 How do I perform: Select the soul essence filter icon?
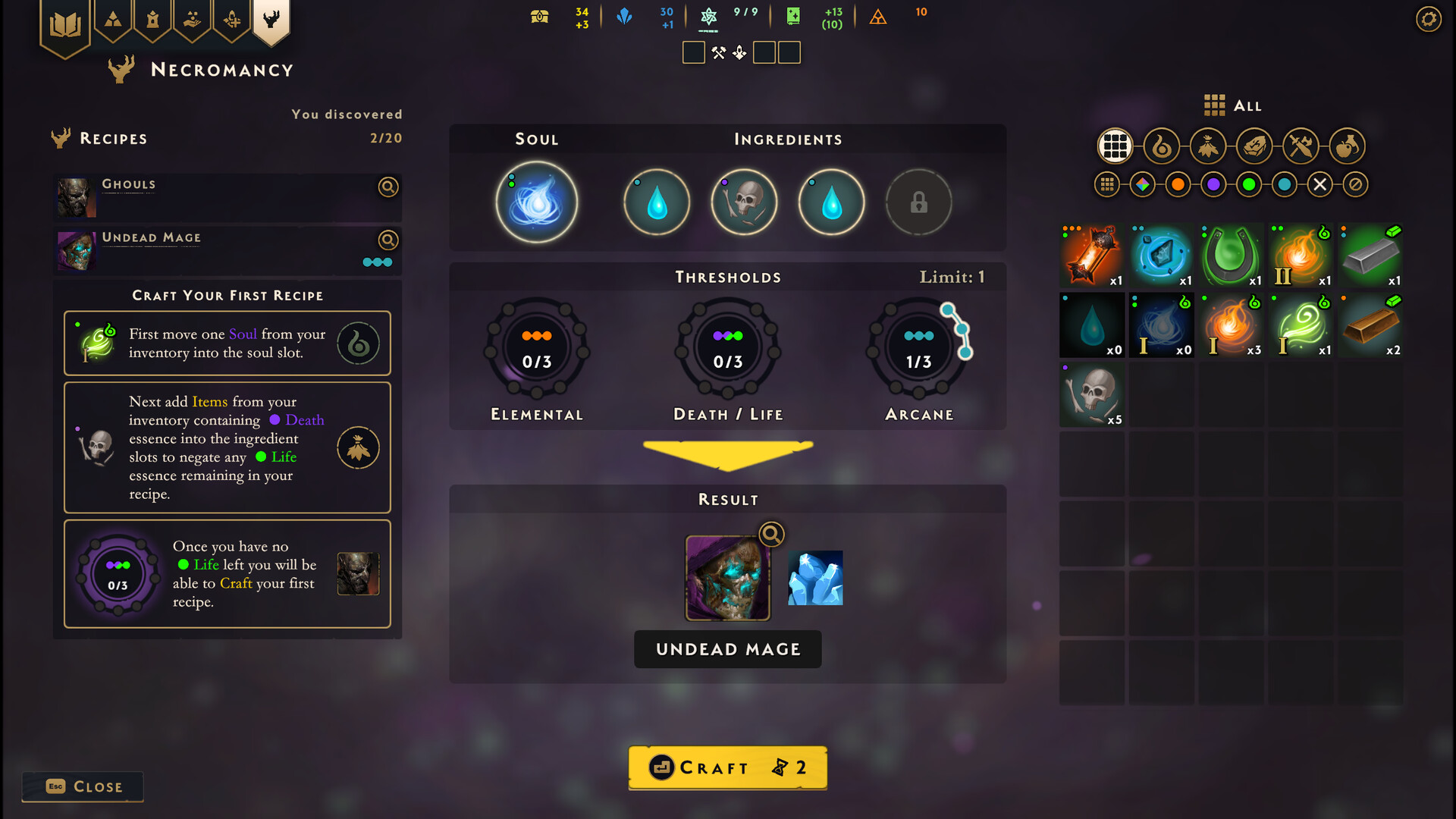pyautogui.click(x=1162, y=146)
